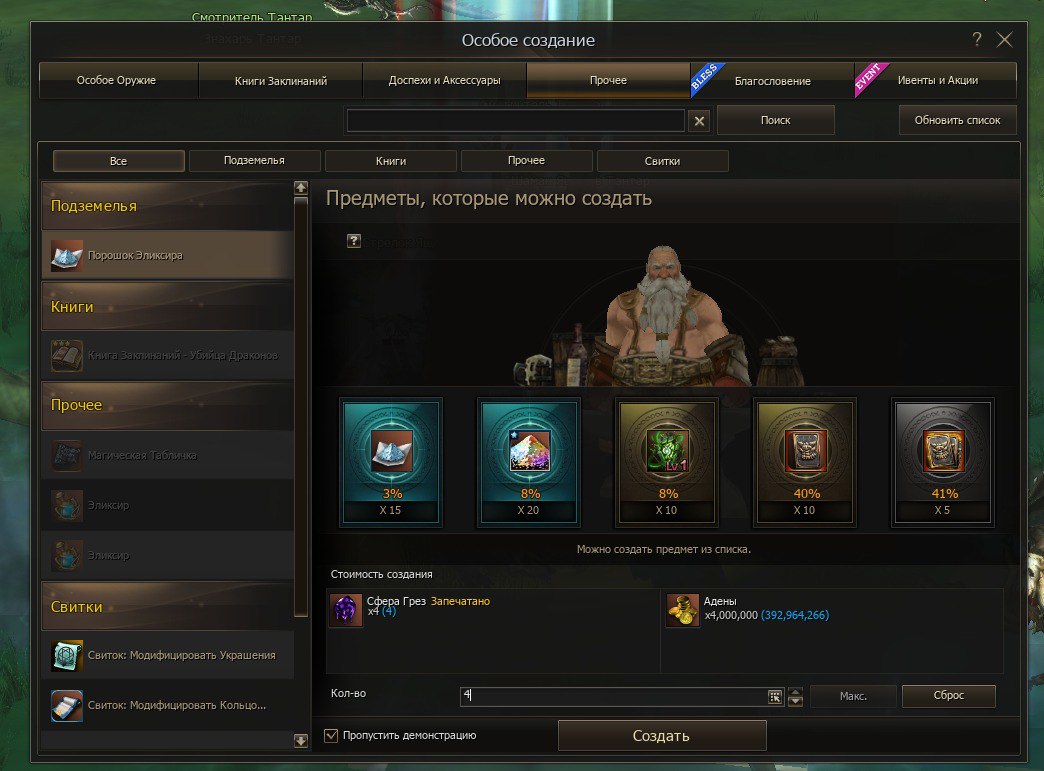The height and width of the screenshot is (771, 1044).
Task: Click the Поиск search button
Action: 775,120
